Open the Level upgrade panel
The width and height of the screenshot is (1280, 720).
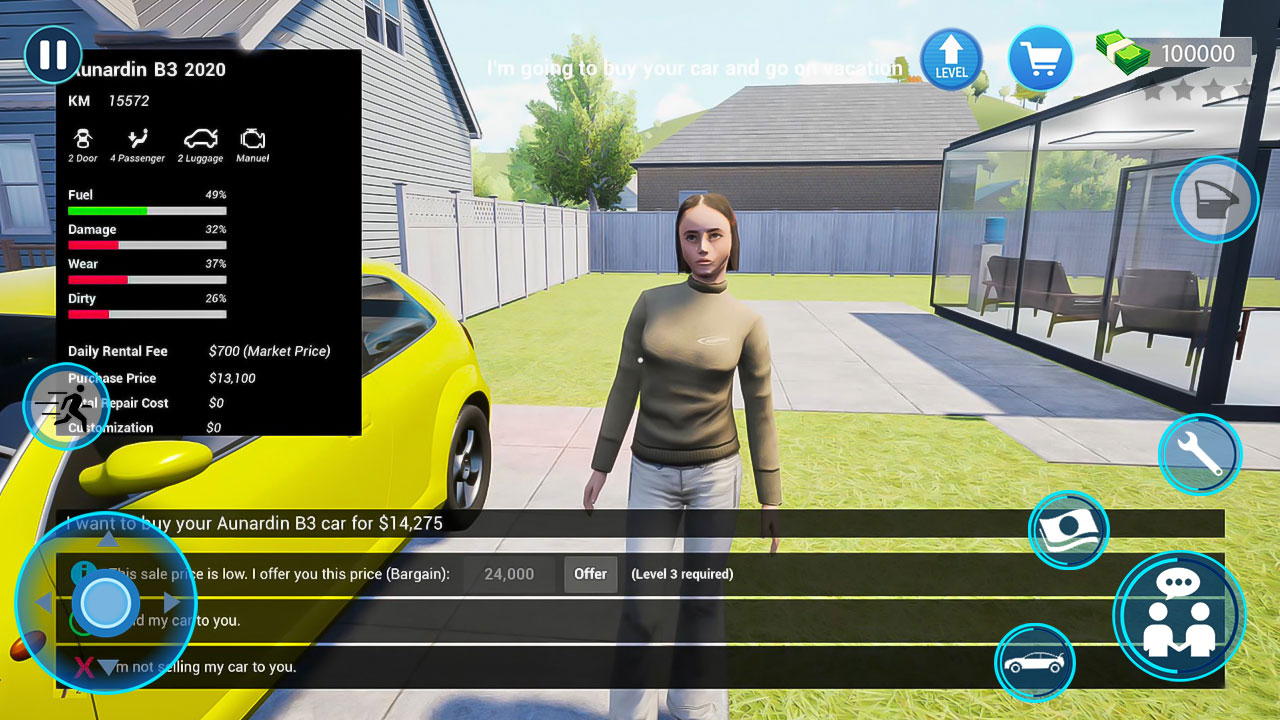pos(951,59)
